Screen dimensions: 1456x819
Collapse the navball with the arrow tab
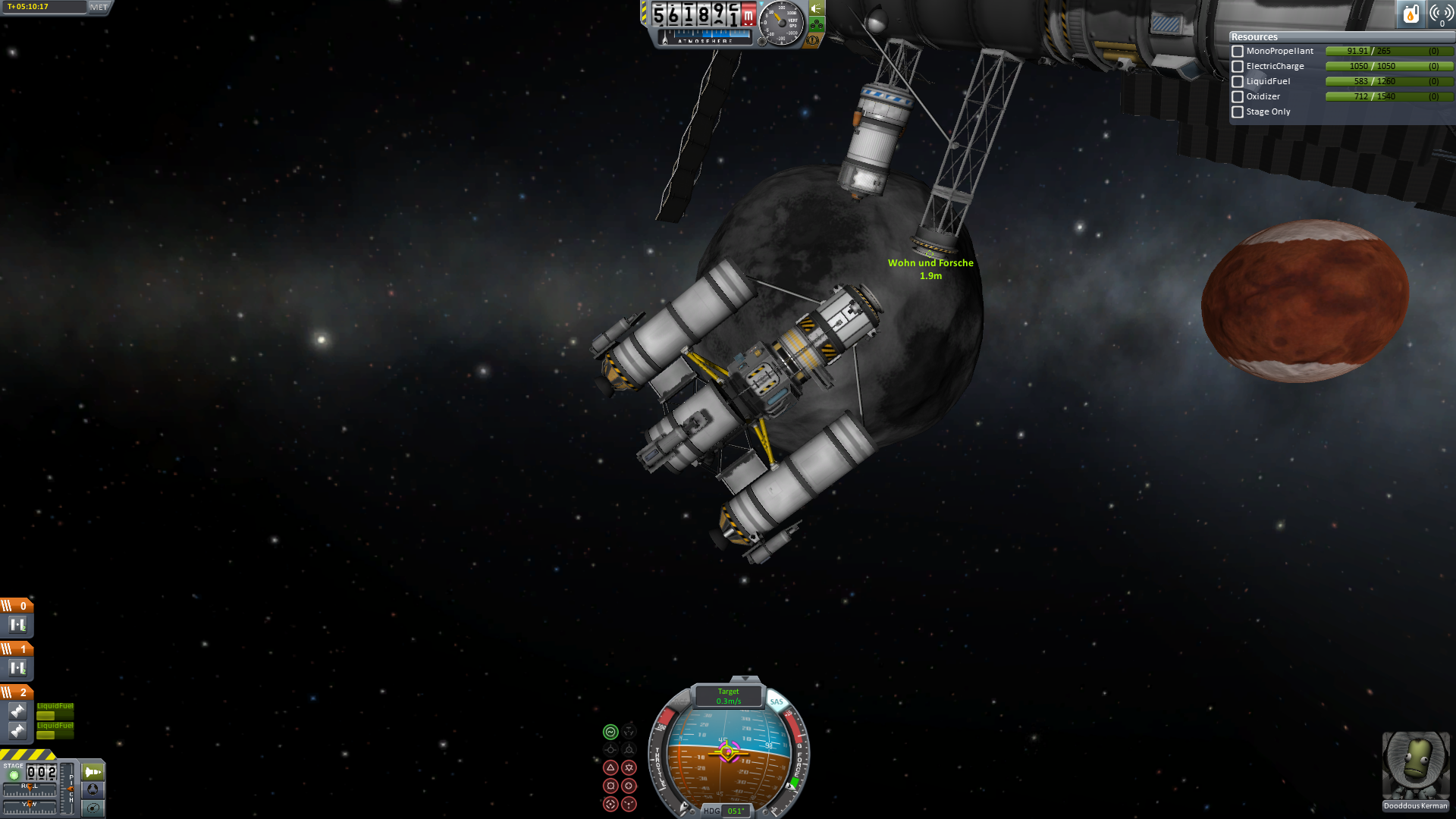tap(745, 679)
